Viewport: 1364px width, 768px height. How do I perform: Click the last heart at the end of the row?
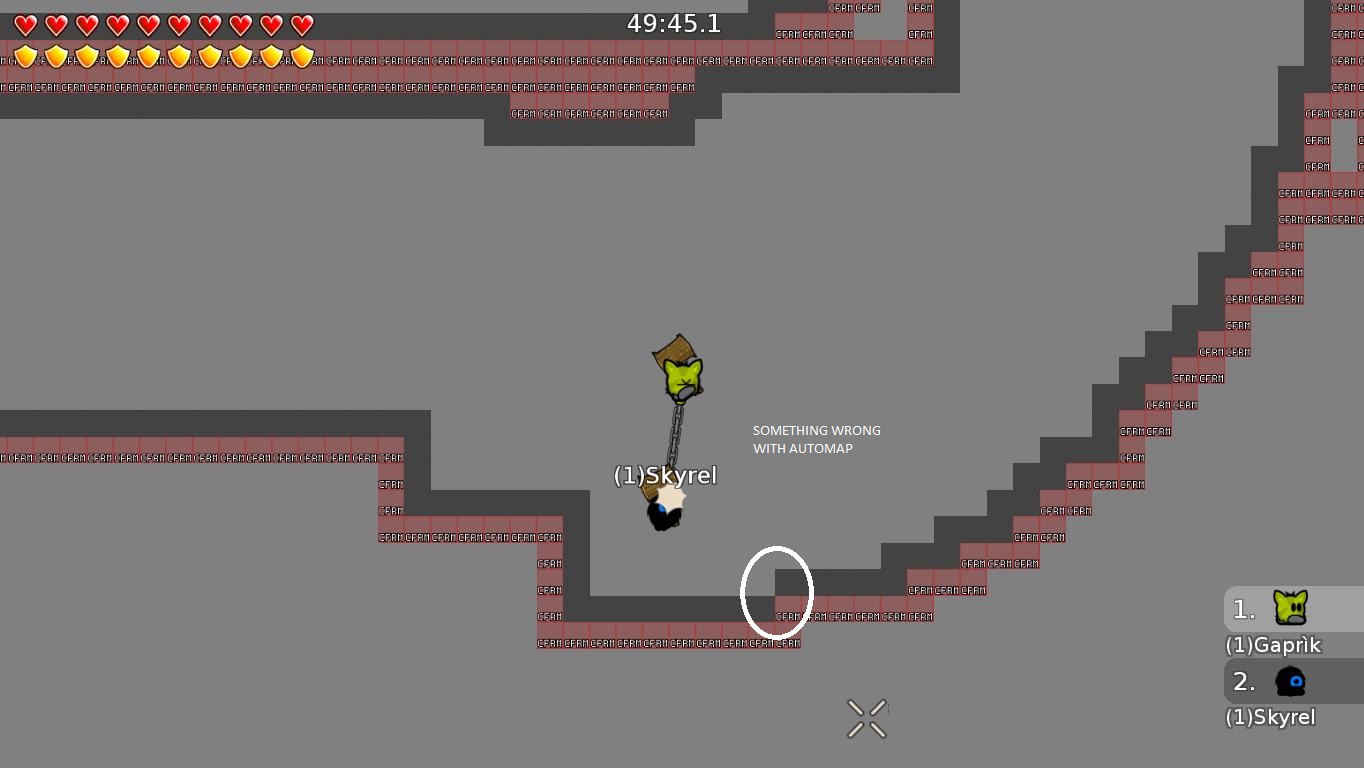coord(301,24)
